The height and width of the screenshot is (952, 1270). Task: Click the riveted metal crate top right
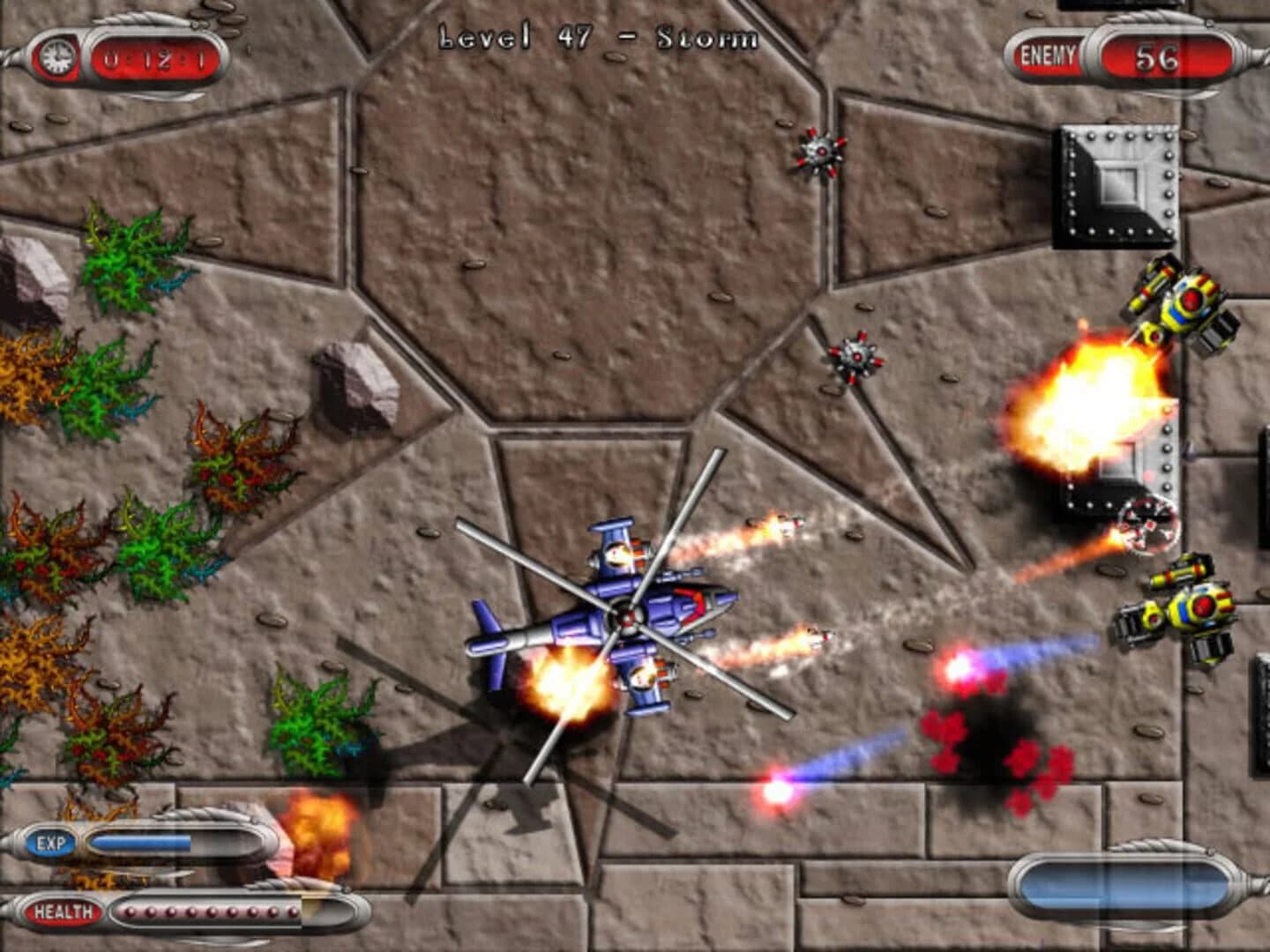tap(1113, 185)
